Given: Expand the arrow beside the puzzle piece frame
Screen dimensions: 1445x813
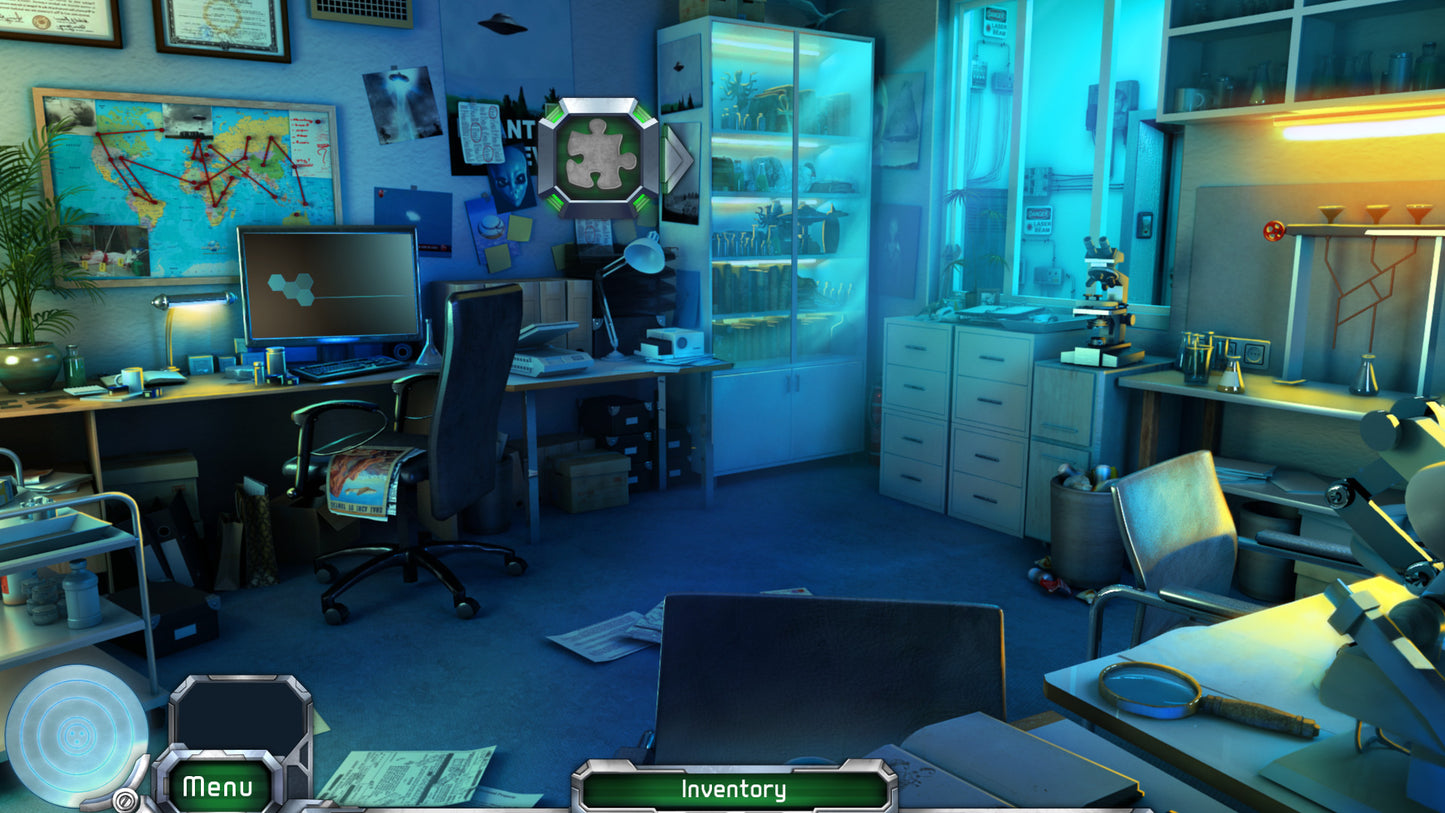Looking at the screenshot, I should pos(676,155).
